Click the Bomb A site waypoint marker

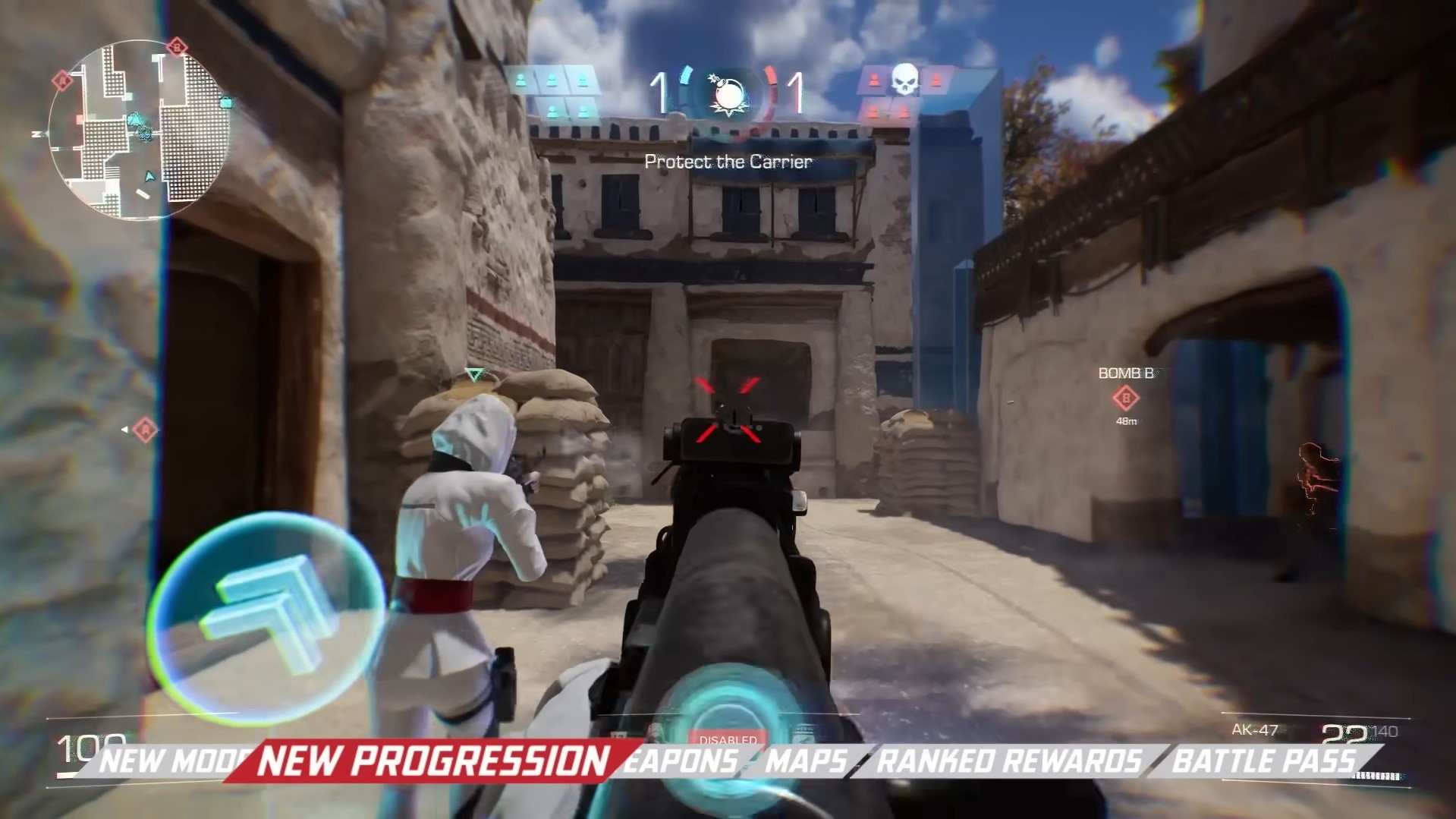145,430
